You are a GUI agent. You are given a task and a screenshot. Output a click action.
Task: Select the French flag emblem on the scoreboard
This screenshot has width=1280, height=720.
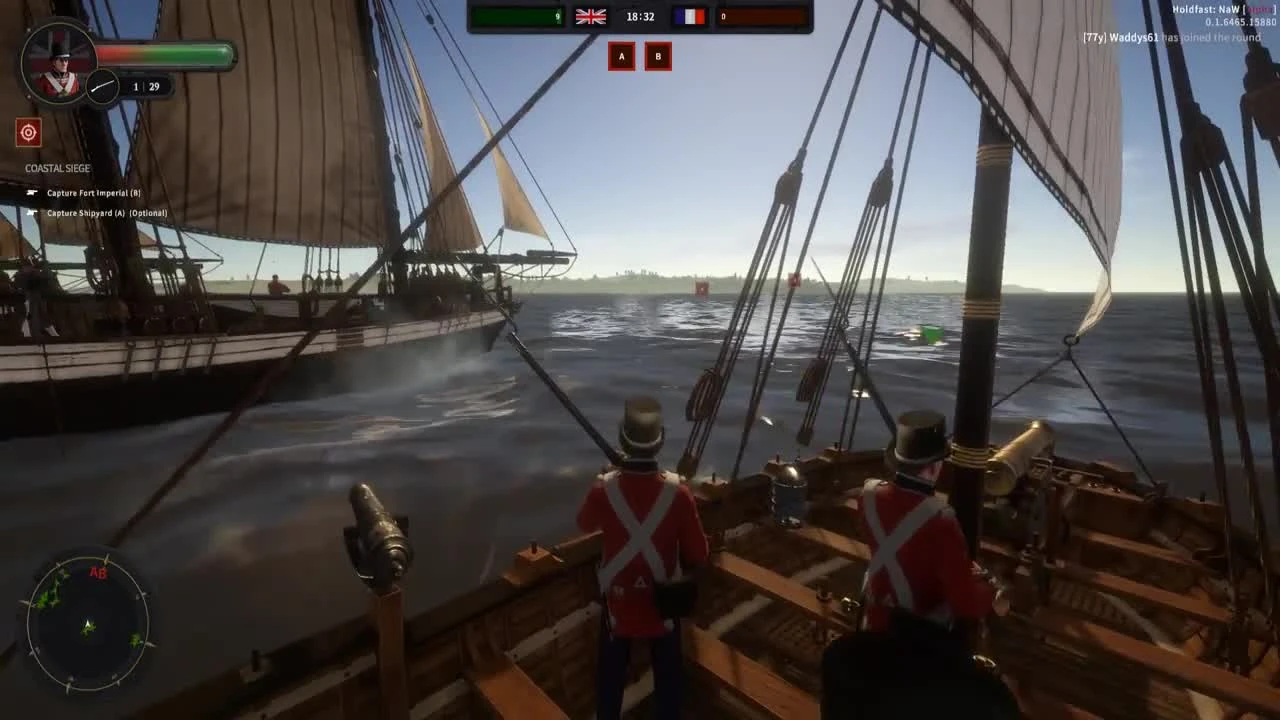(x=692, y=16)
